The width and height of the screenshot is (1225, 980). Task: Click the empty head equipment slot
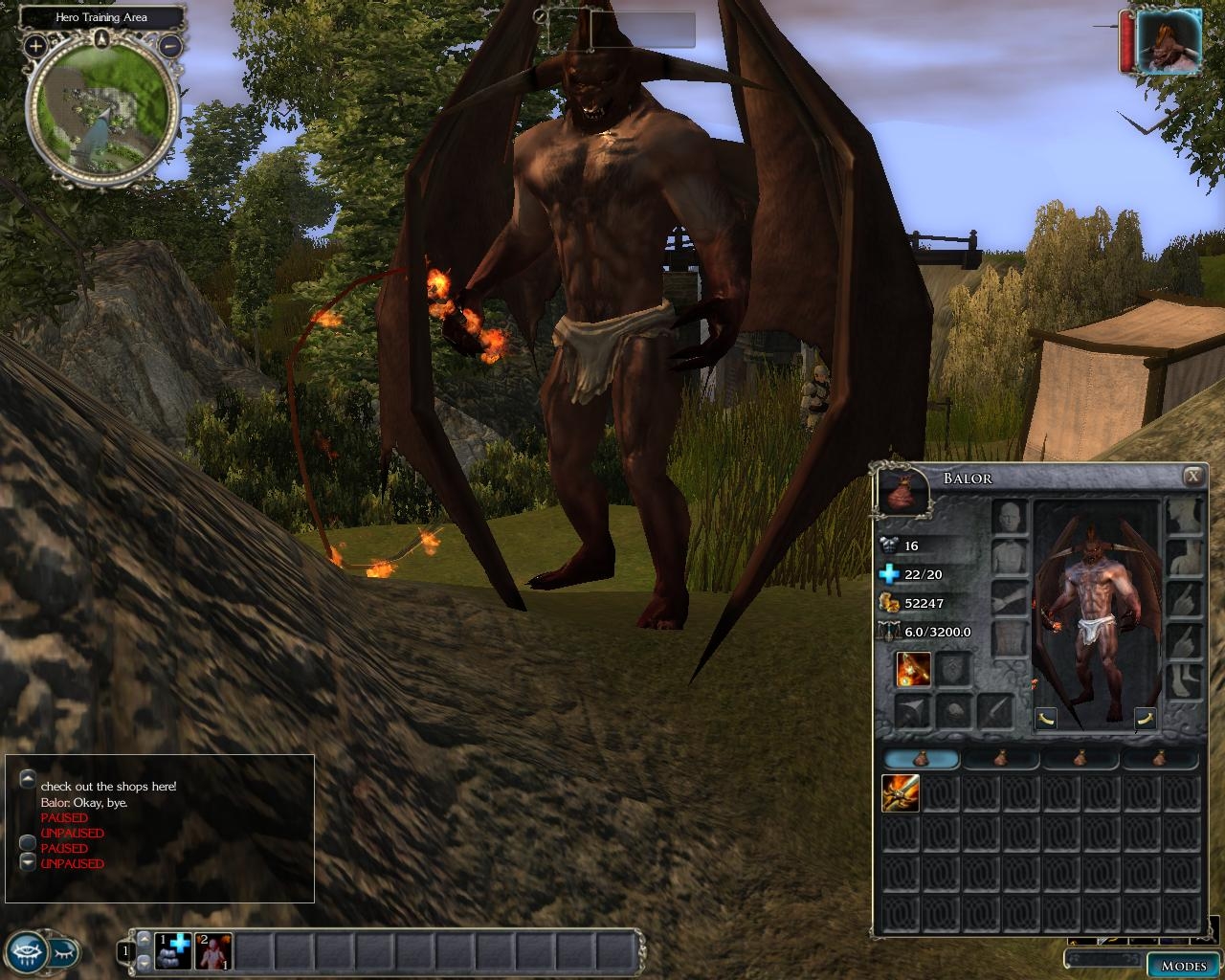[x=1009, y=518]
